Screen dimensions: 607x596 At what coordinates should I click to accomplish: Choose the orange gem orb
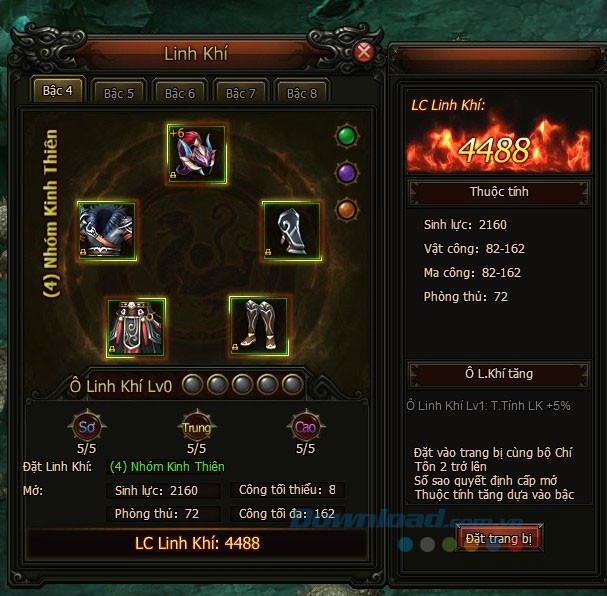[346, 209]
